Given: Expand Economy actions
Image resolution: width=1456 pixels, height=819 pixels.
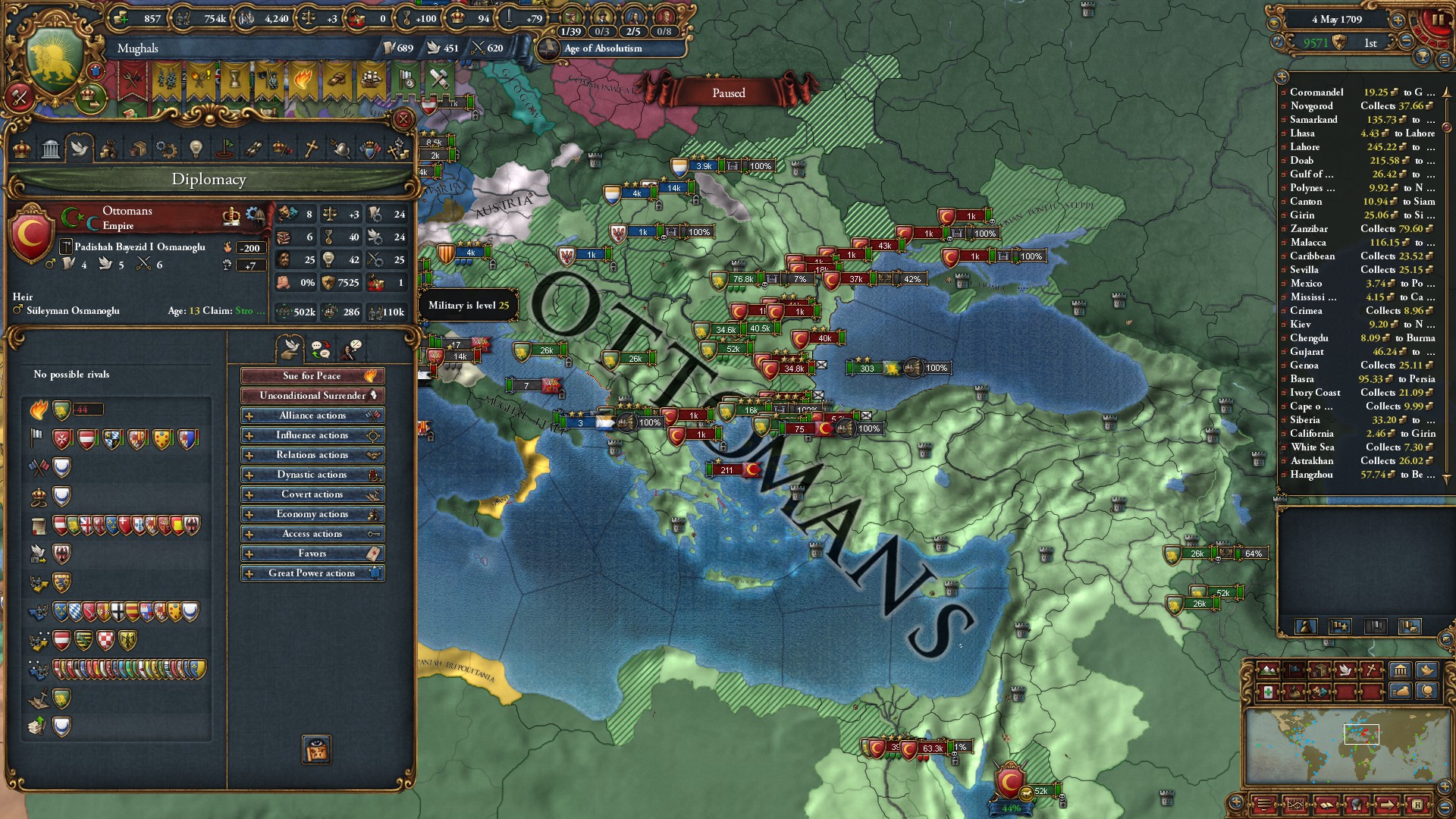Looking at the screenshot, I should 312,514.
